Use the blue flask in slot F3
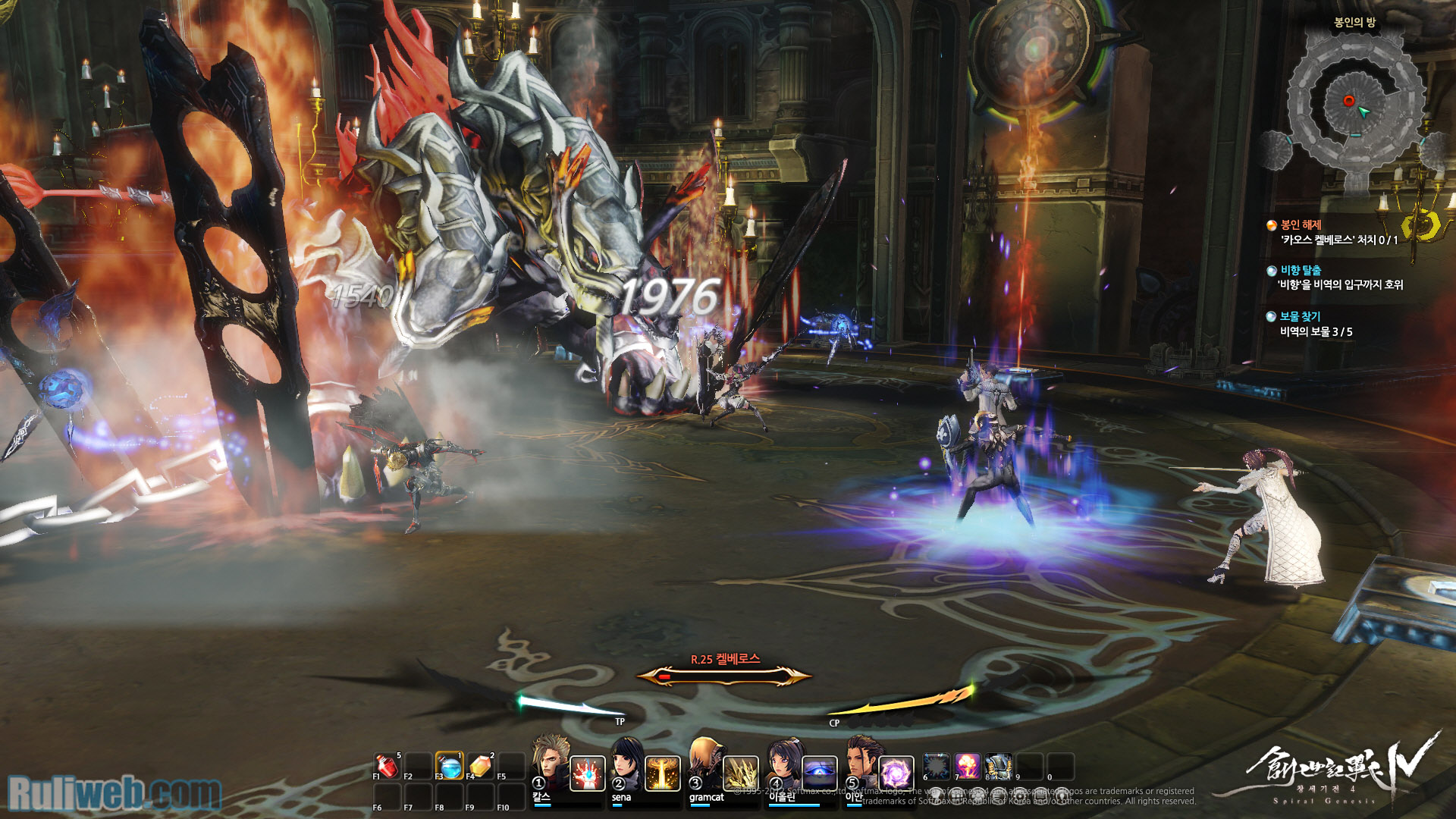This screenshot has height=819, width=1456. (x=450, y=766)
